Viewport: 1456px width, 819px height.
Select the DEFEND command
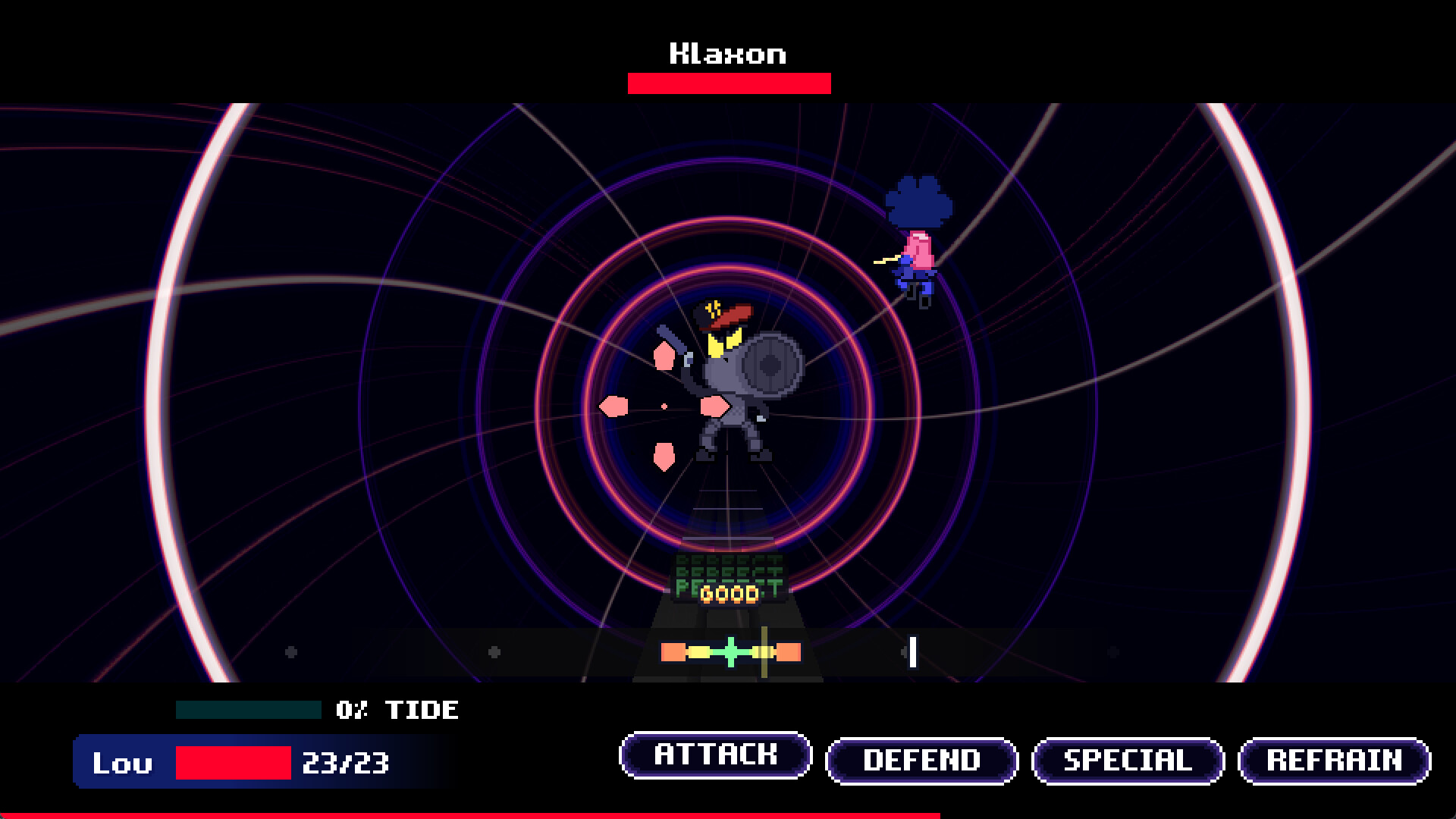(x=921, y=758)
